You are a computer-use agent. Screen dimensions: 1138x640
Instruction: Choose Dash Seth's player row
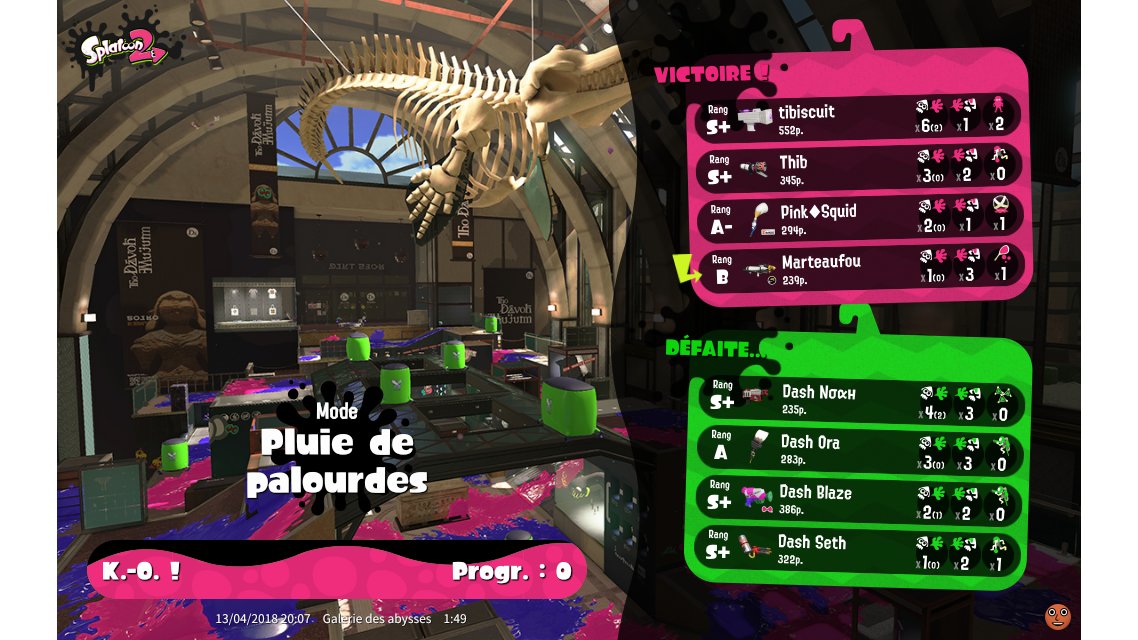click(858, 550)
